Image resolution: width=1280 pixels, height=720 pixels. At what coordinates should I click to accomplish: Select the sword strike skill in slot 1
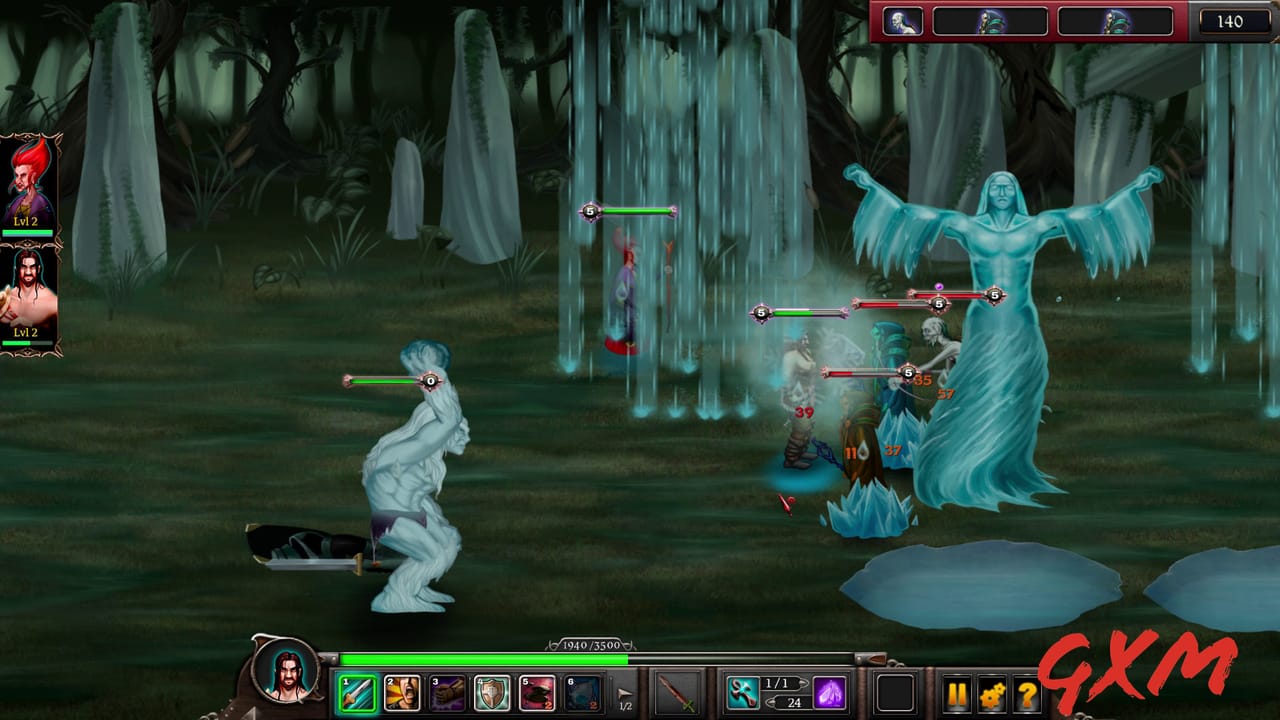(357, 692)
